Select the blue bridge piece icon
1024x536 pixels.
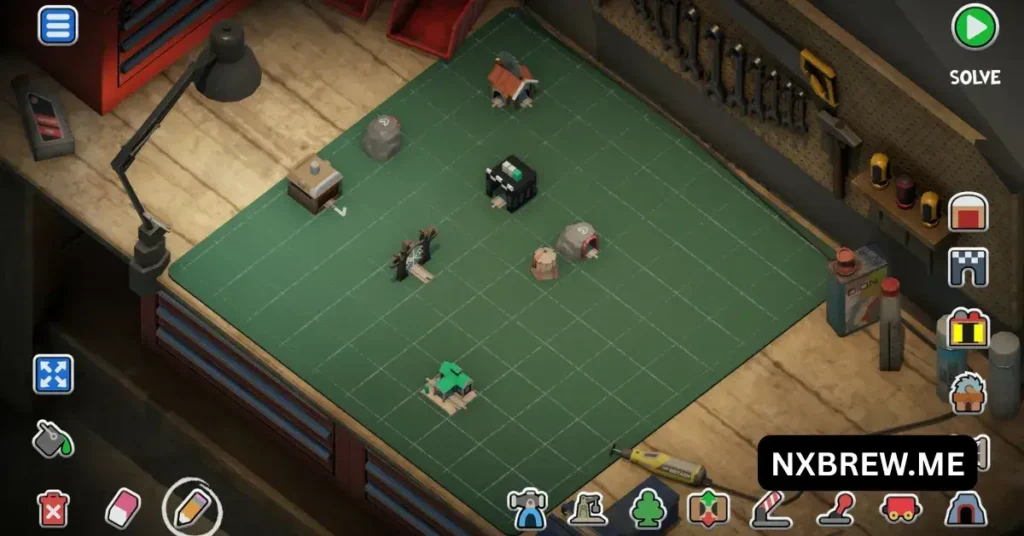point(526,508)
